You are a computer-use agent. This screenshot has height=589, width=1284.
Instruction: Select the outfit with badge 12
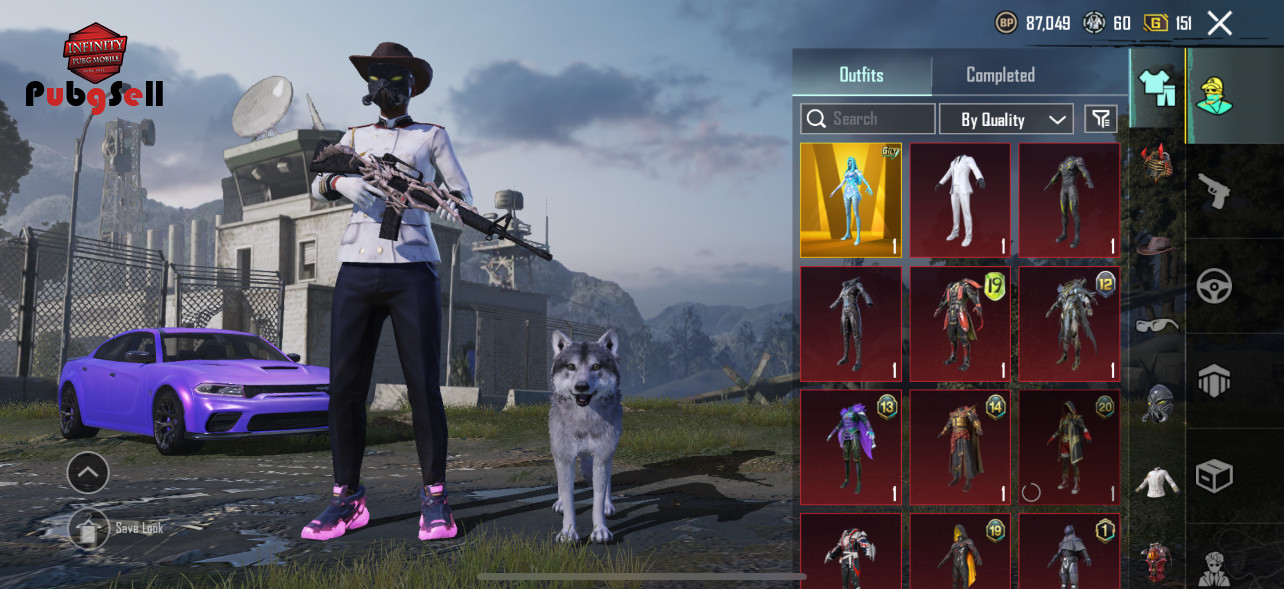pos(1069,323)
